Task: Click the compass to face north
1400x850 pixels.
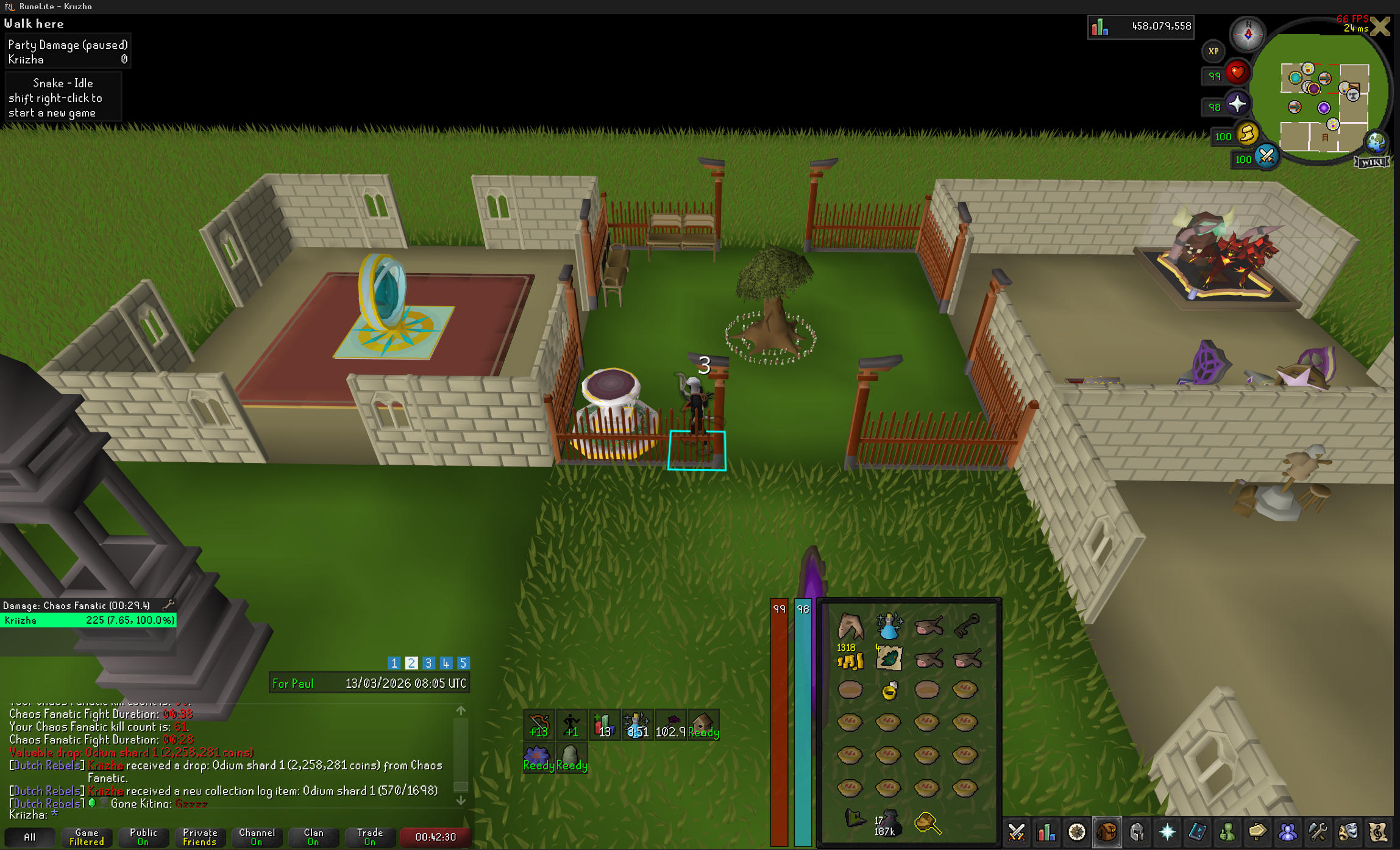Action: pos(1247,34)
